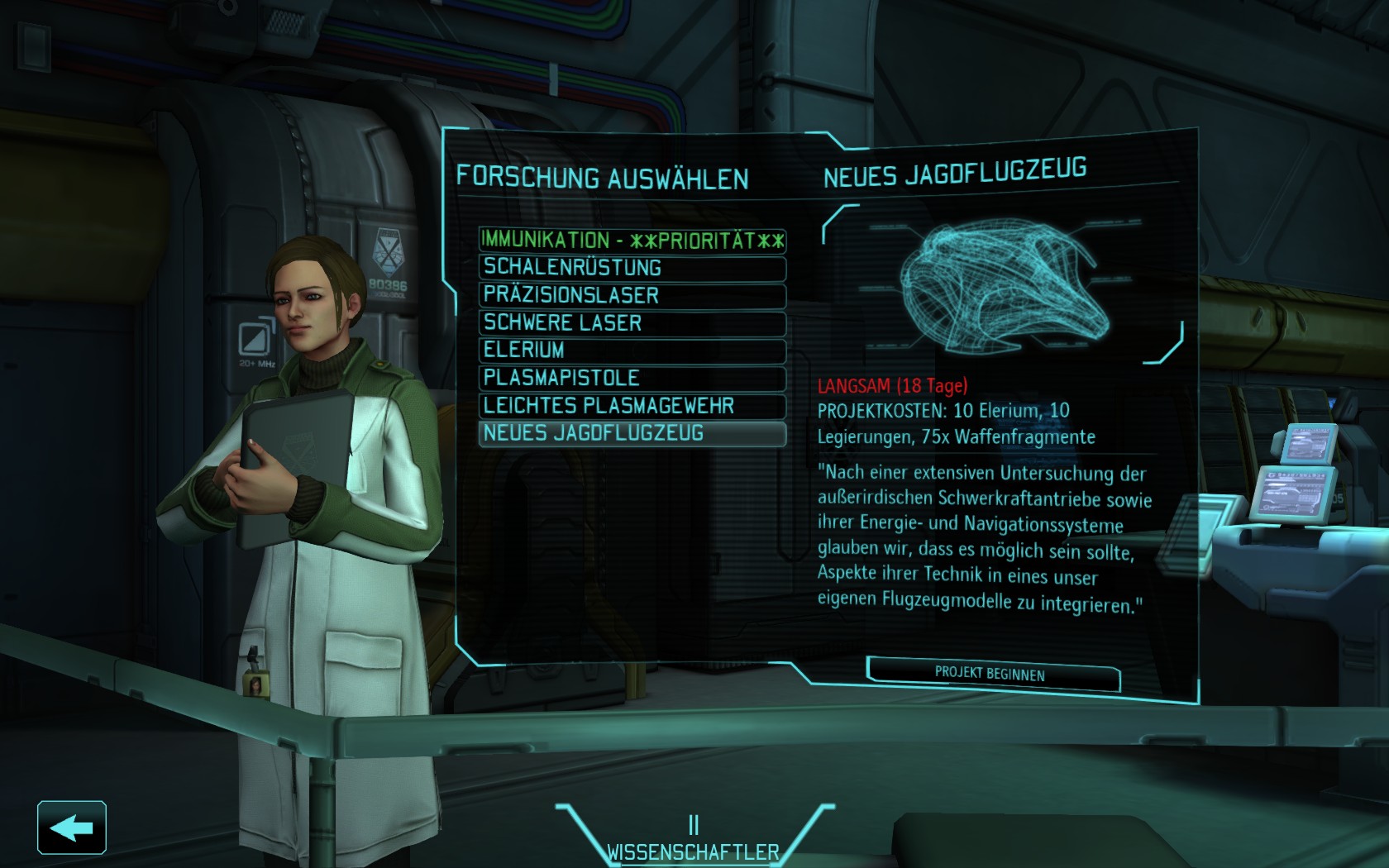Screen dimensions: 1389x868
Task: Select Elerium research option
Action: pyautogui.click(x=632, y=351)
